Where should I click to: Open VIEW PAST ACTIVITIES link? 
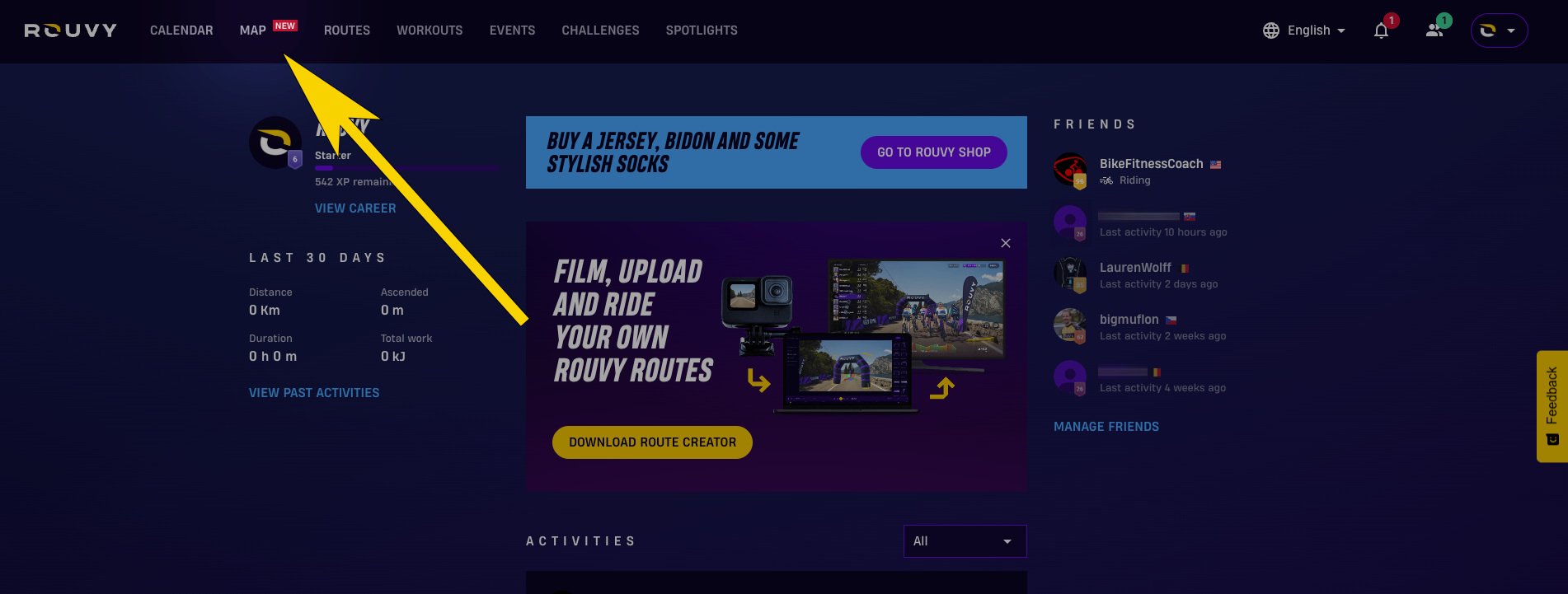tap(314, 392)
